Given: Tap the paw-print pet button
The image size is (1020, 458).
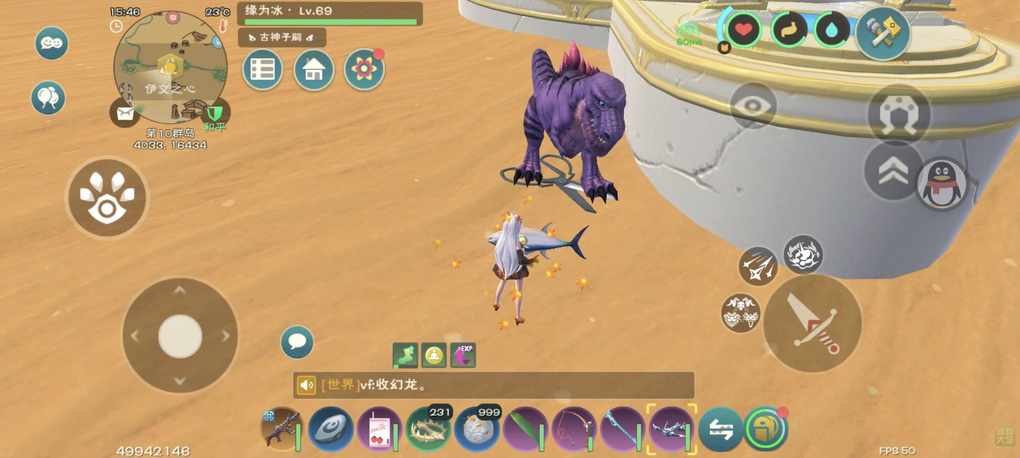Looking at the screenshot, I should 106,199.
